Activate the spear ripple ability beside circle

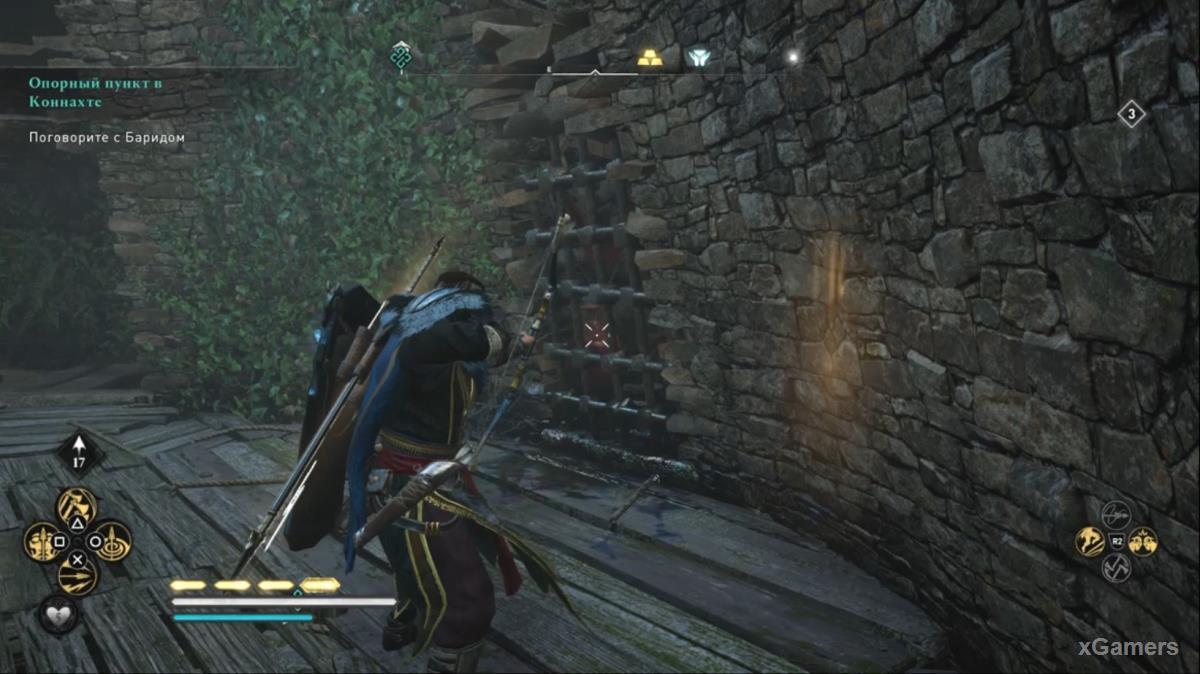113,541
